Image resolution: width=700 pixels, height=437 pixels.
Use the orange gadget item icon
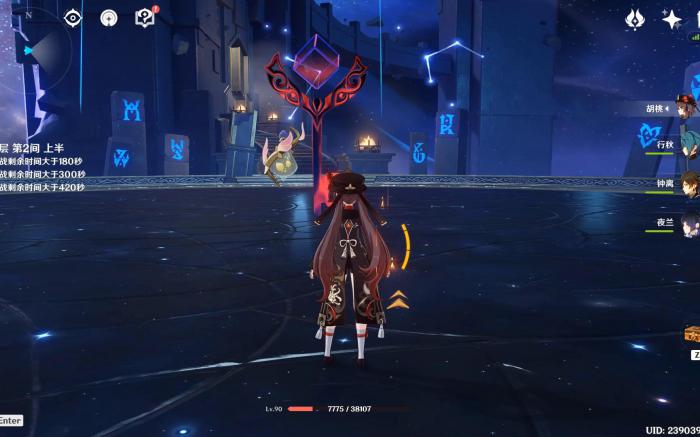pos(691,334)
